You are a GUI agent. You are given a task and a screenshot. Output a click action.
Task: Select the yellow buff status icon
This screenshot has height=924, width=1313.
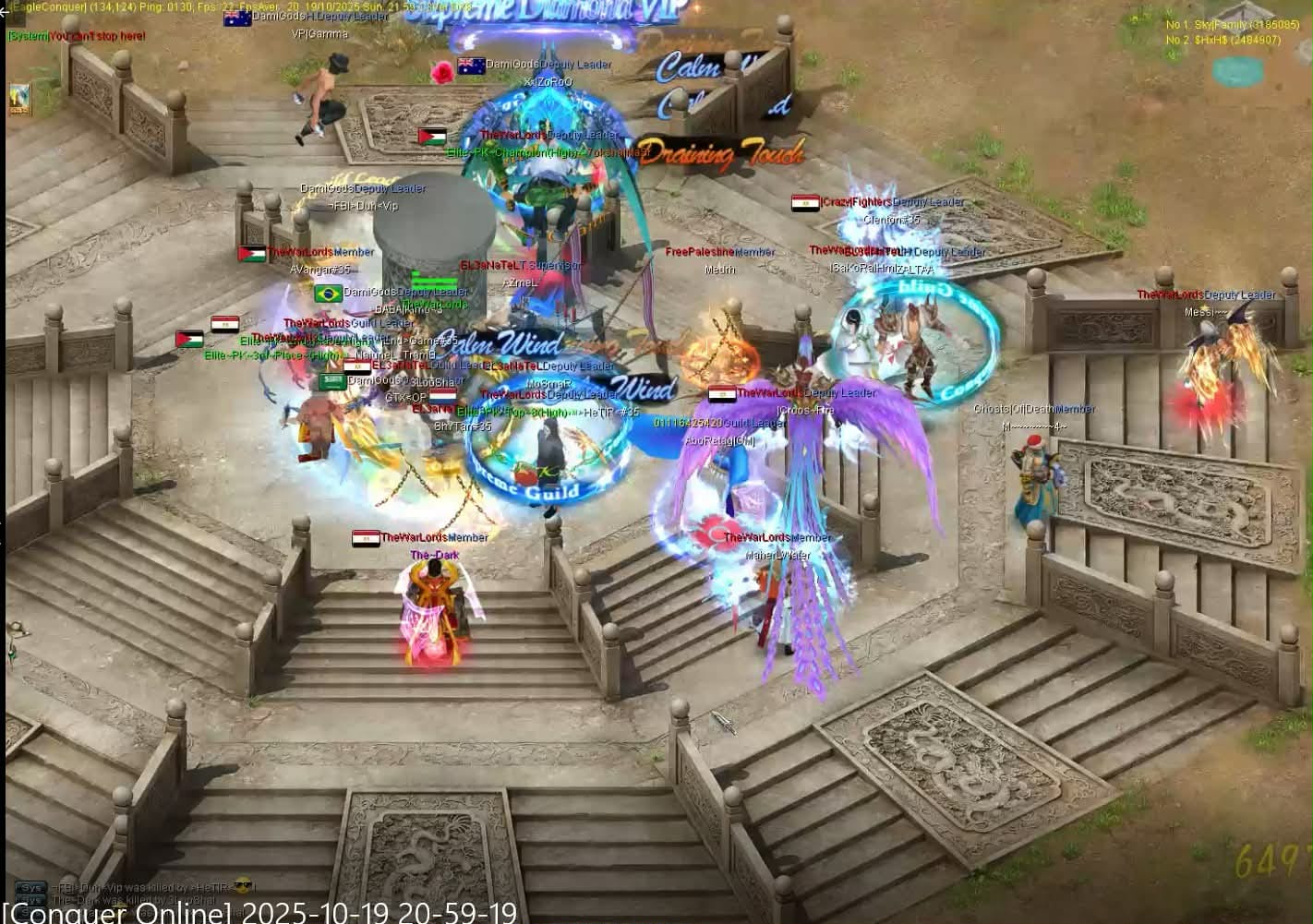click(19, 99)
